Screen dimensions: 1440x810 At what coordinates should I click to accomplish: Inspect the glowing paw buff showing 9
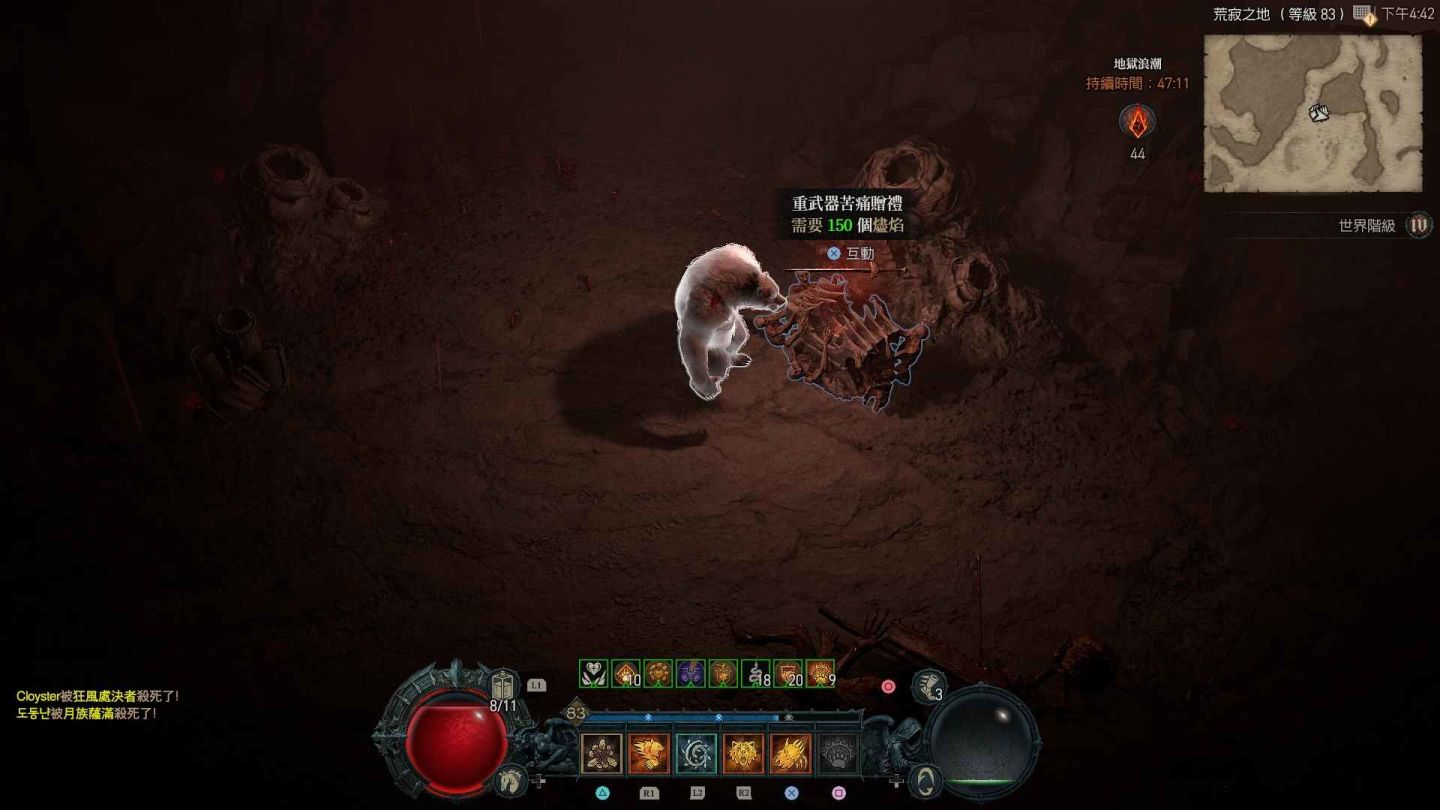pos(820,673)
